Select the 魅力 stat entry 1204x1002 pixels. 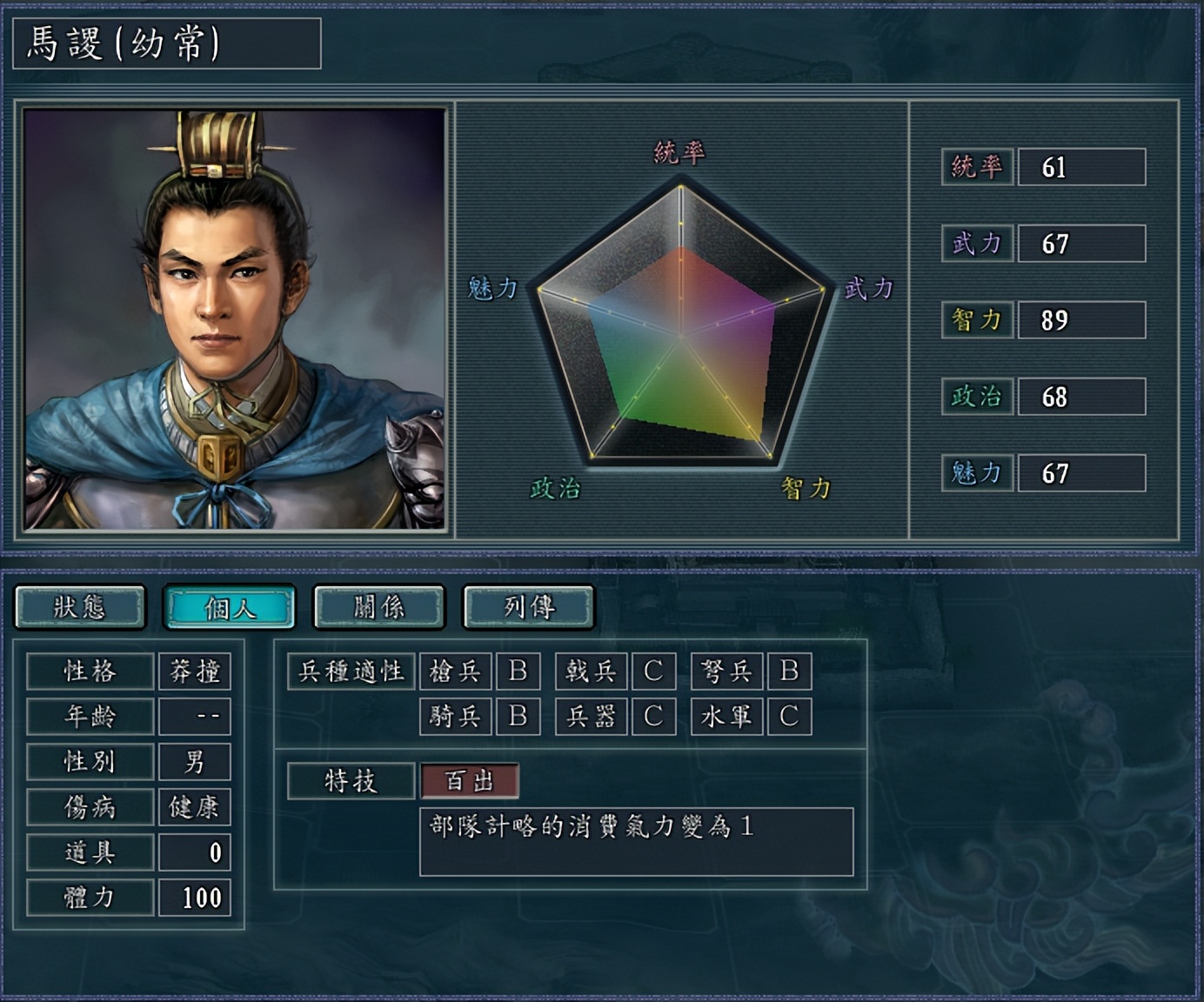point(976,474)
